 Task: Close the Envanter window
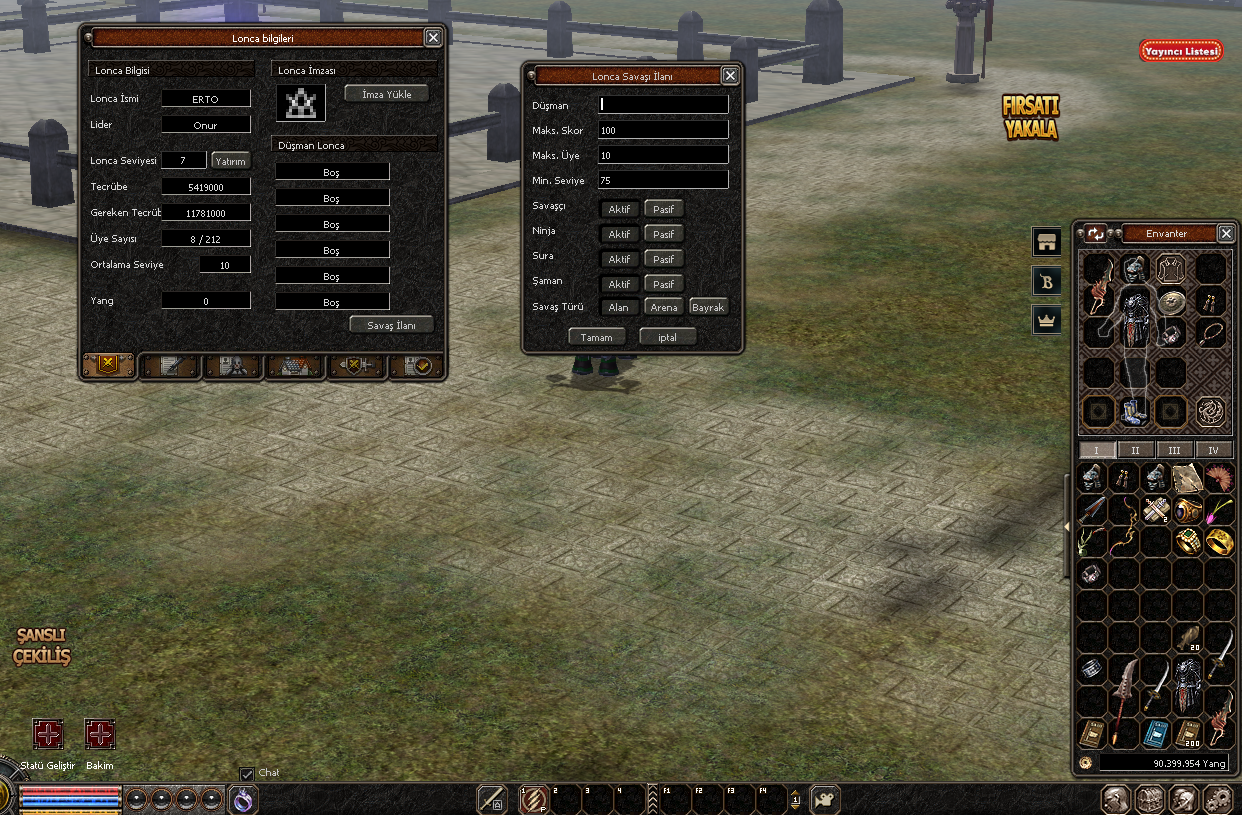[x=1226, y=233]
